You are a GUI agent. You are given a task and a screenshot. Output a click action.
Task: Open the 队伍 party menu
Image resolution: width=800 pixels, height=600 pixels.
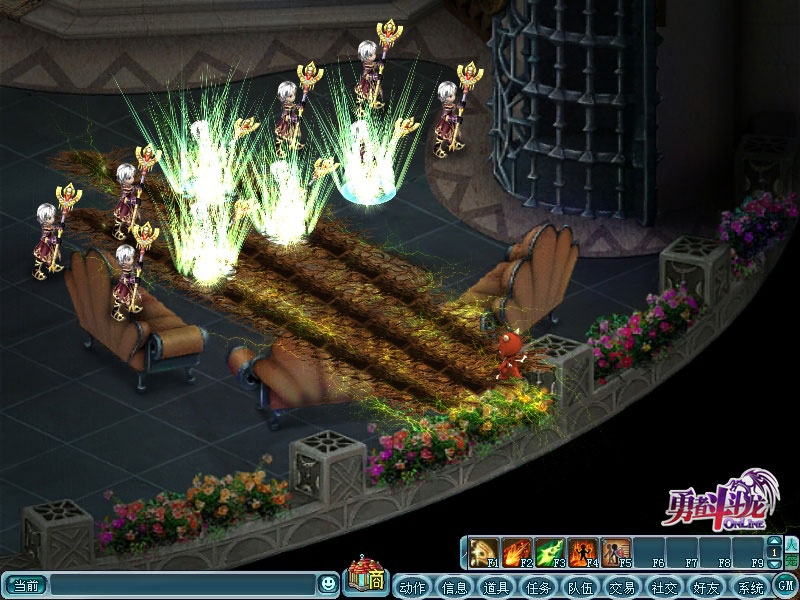580,587
